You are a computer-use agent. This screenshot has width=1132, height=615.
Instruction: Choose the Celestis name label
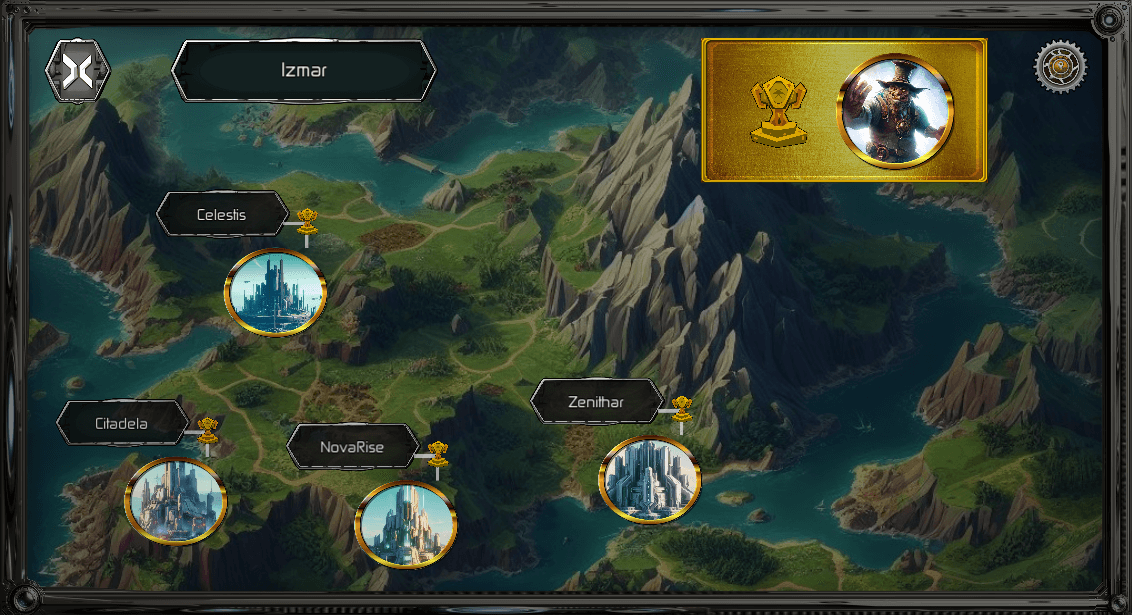pos(222,214)
